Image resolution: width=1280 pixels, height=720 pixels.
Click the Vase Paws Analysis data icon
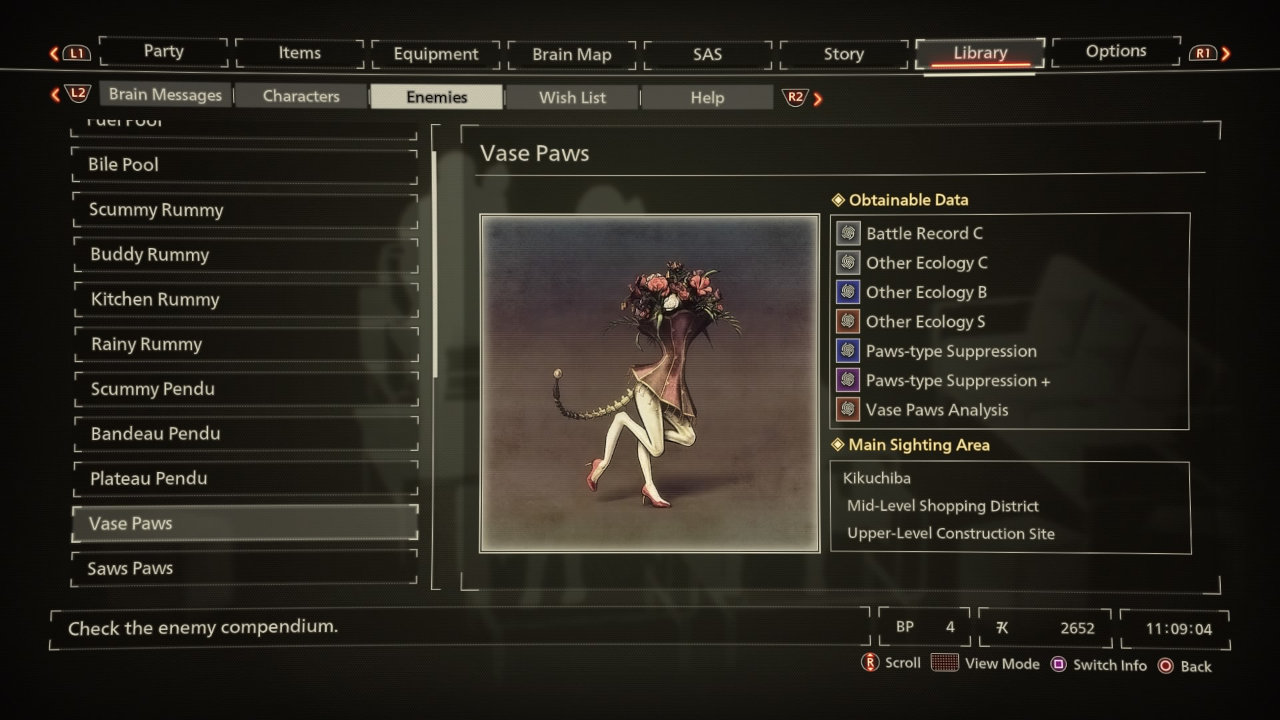click(848, 409)
